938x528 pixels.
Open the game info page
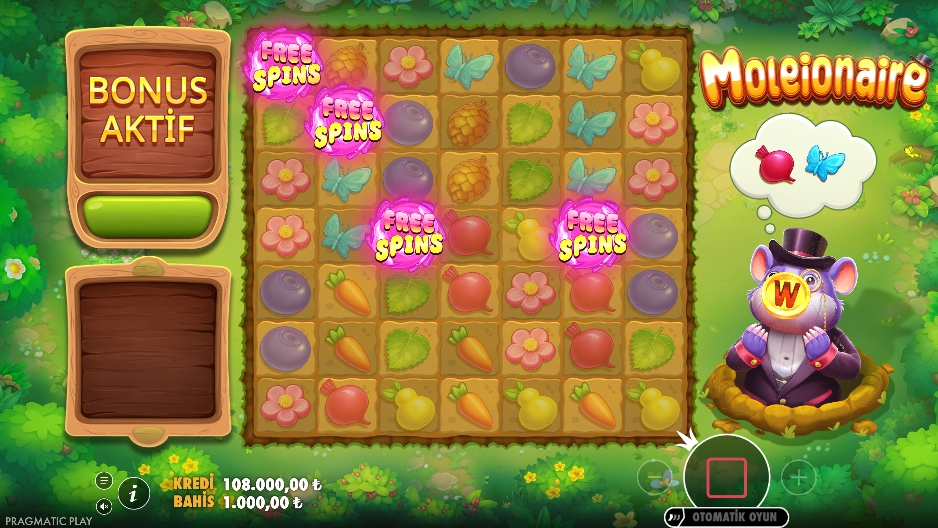(x=134, y=492)
